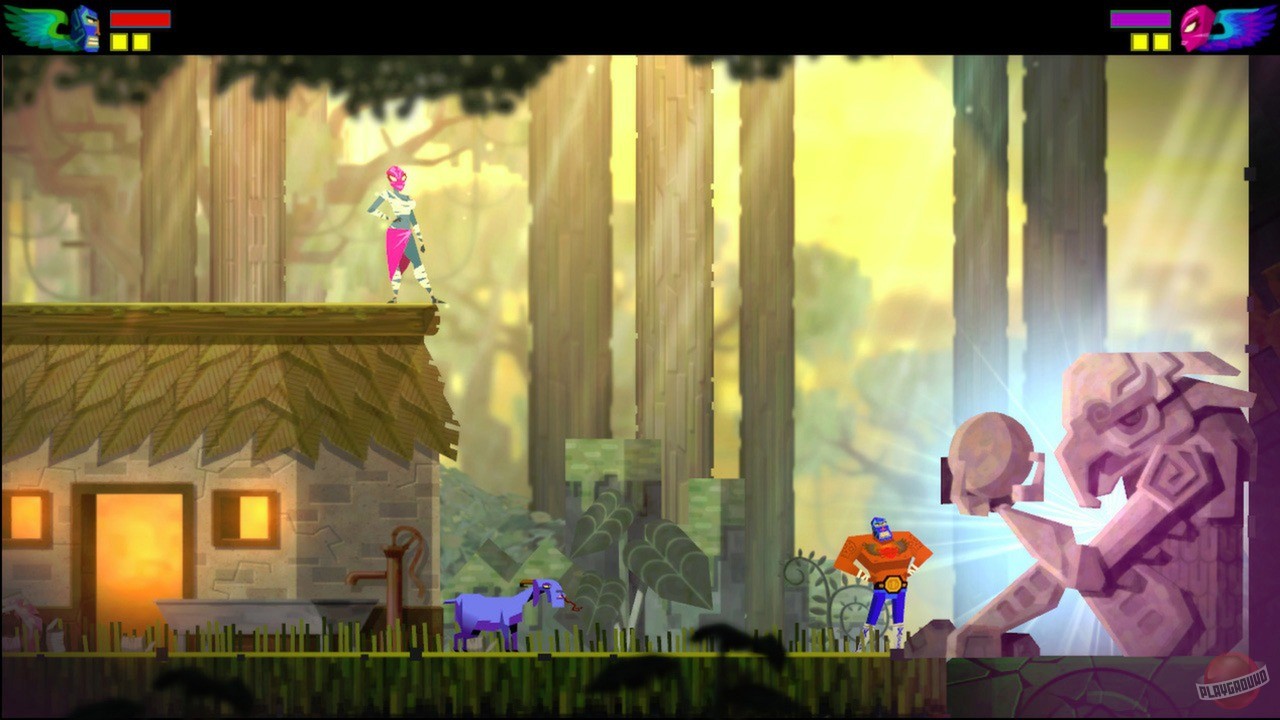Select the second yellow stamina square for player one

coord(140,43)
